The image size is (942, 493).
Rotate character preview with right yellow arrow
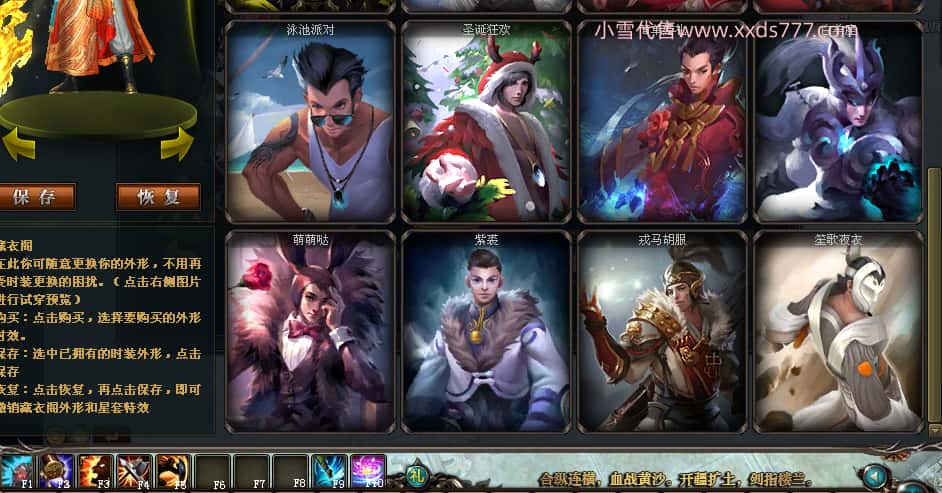176,146
